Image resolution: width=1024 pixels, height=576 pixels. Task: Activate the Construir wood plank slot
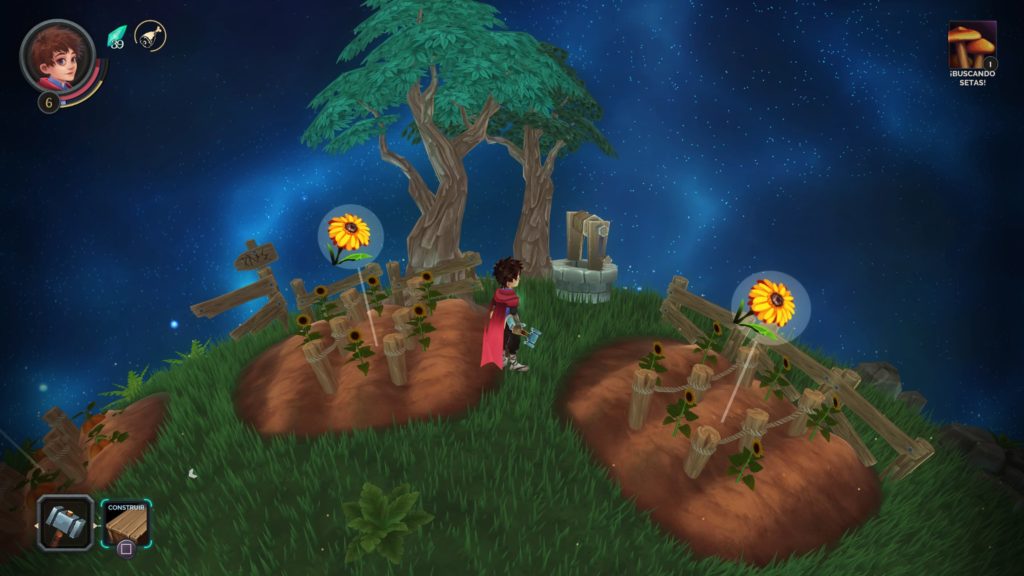(125, 523)
